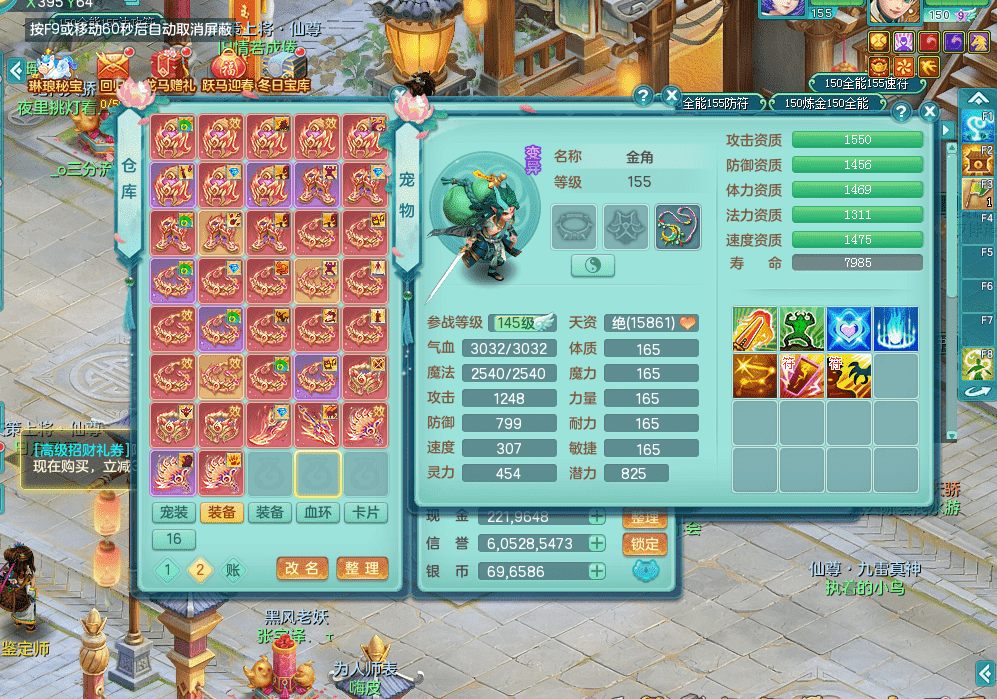The image size is (997, 699).
Task: Open the 琳琅秘宝 event icon
Action: [x=55, y=71]
